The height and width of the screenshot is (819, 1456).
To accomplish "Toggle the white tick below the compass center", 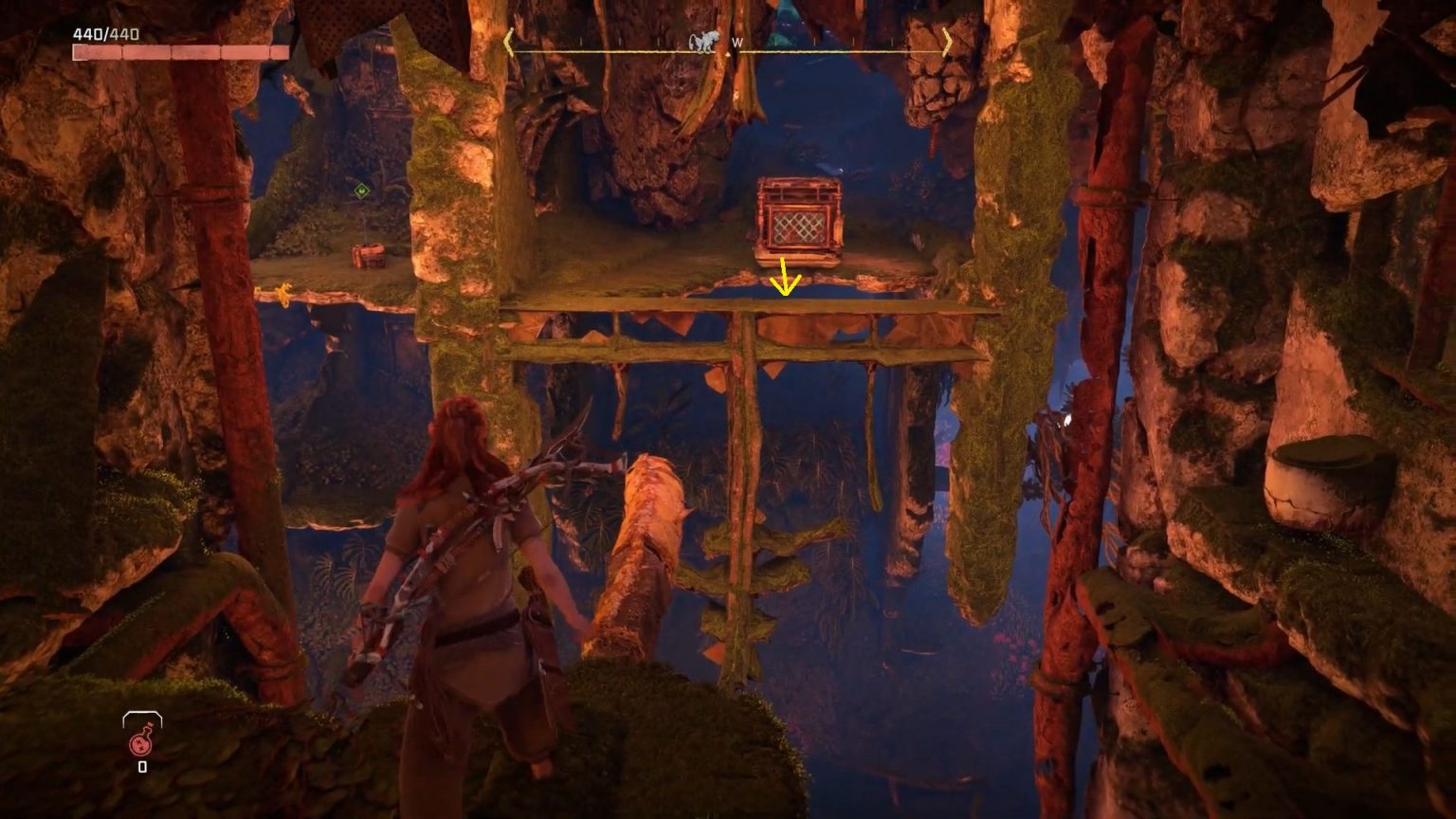I will 728,54.
